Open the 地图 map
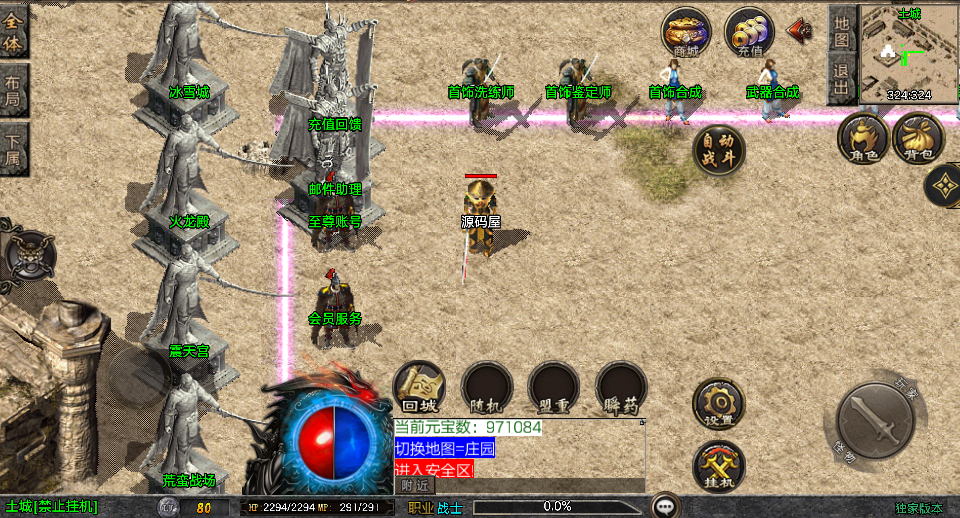960x518 pixels. pyautogui.click(x=842, y=30)
